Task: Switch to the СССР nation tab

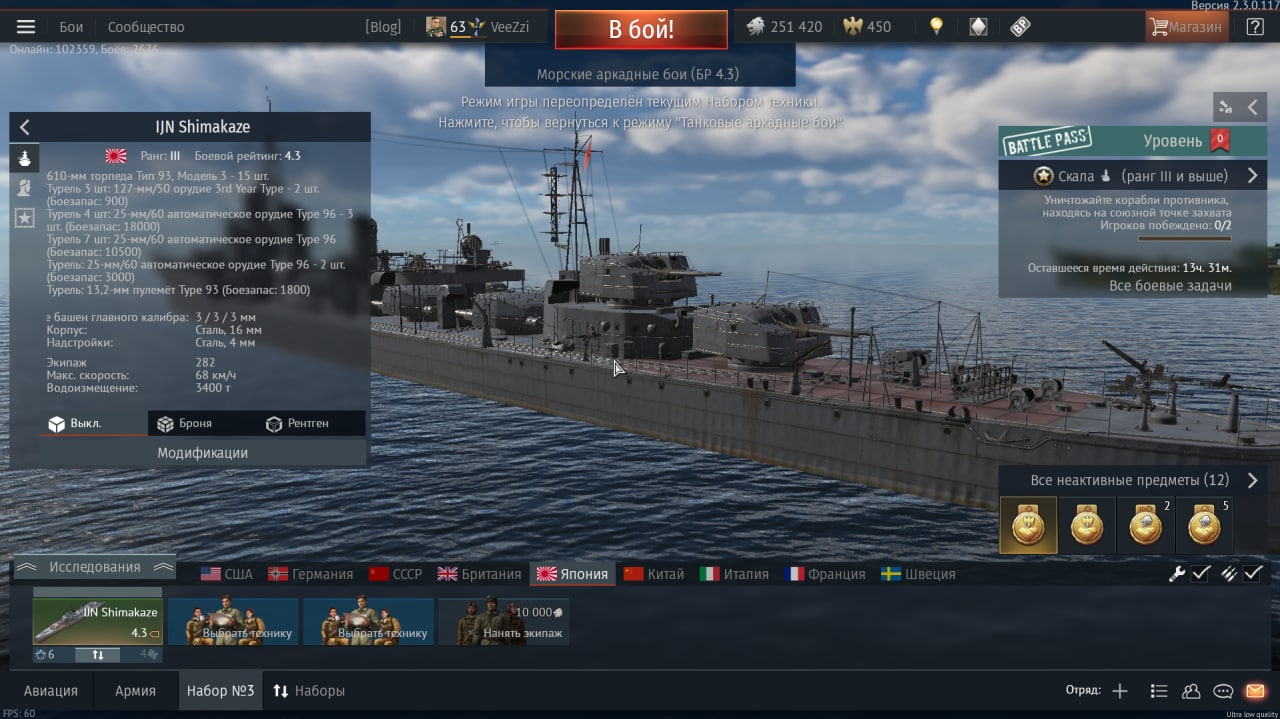Action: coord(396,574)
